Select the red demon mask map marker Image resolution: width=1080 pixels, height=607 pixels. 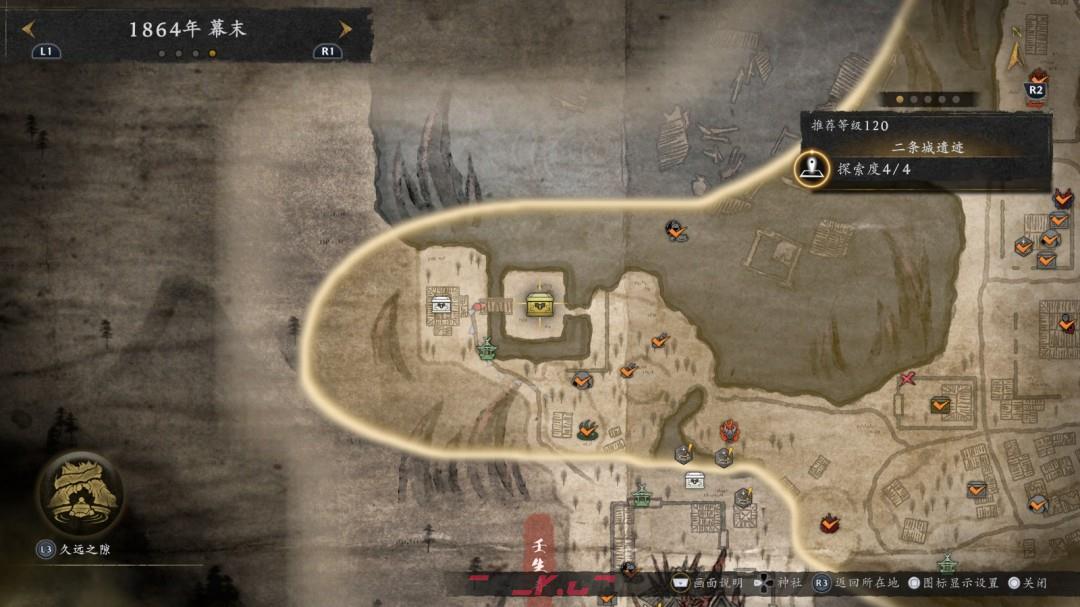coord(729,431)
